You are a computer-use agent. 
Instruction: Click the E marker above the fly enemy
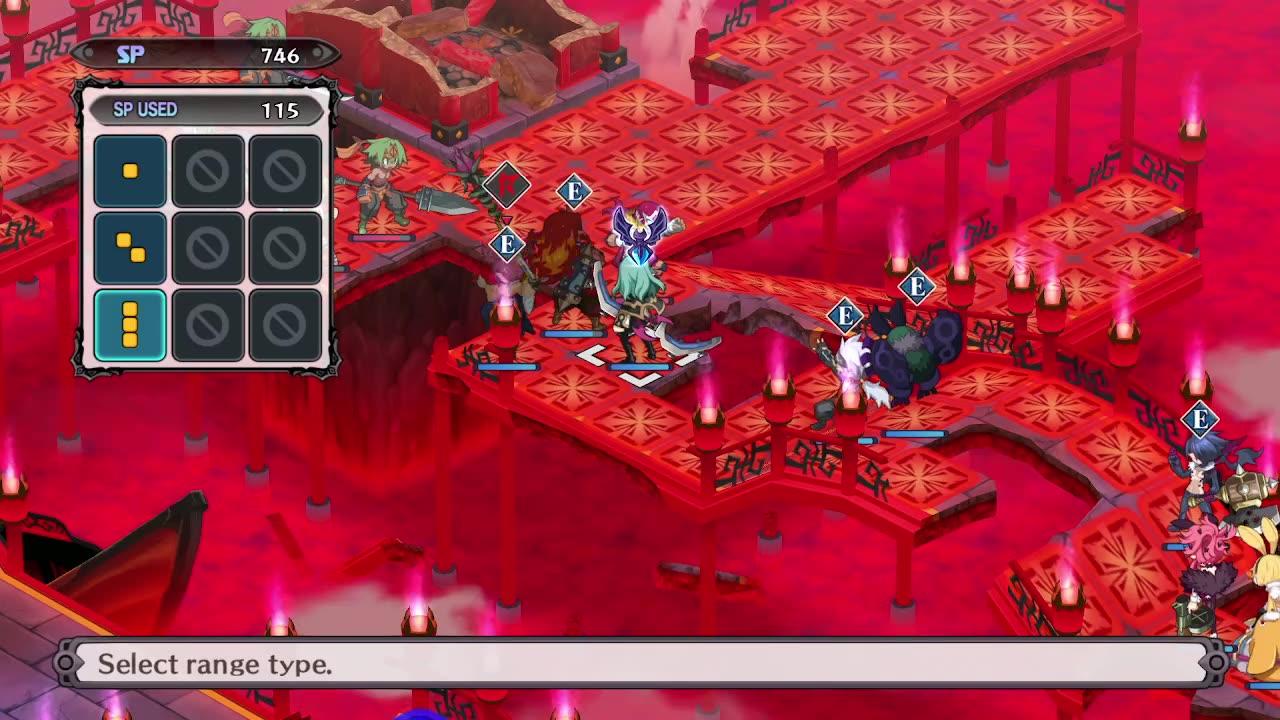(573, 189)
